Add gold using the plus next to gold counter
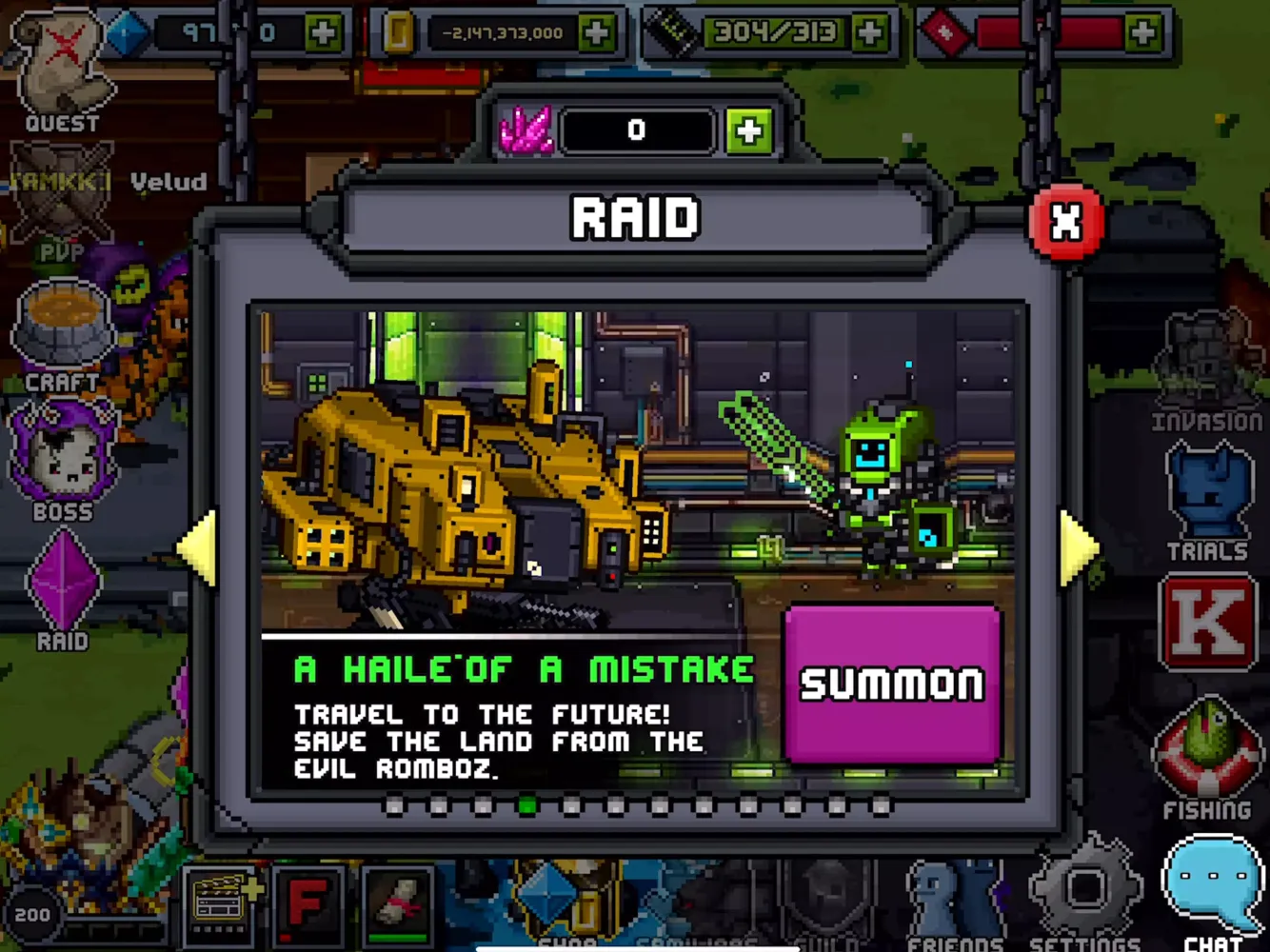This screenshot has height=952, width=1270. pyautogui.click(x=596, y=31)
